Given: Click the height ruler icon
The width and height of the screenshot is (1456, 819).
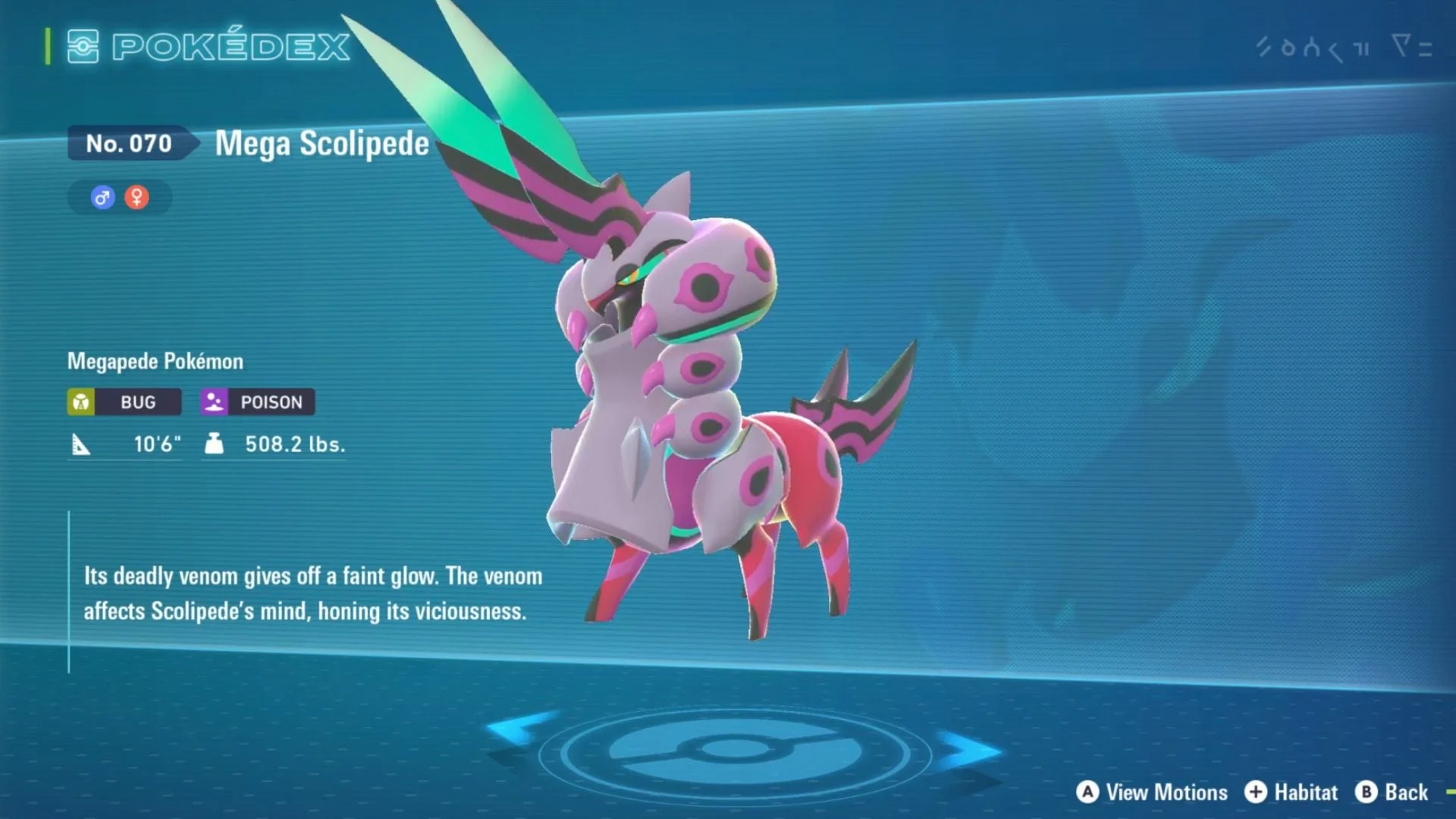Looking at the screenshot, I should (83, 444).
